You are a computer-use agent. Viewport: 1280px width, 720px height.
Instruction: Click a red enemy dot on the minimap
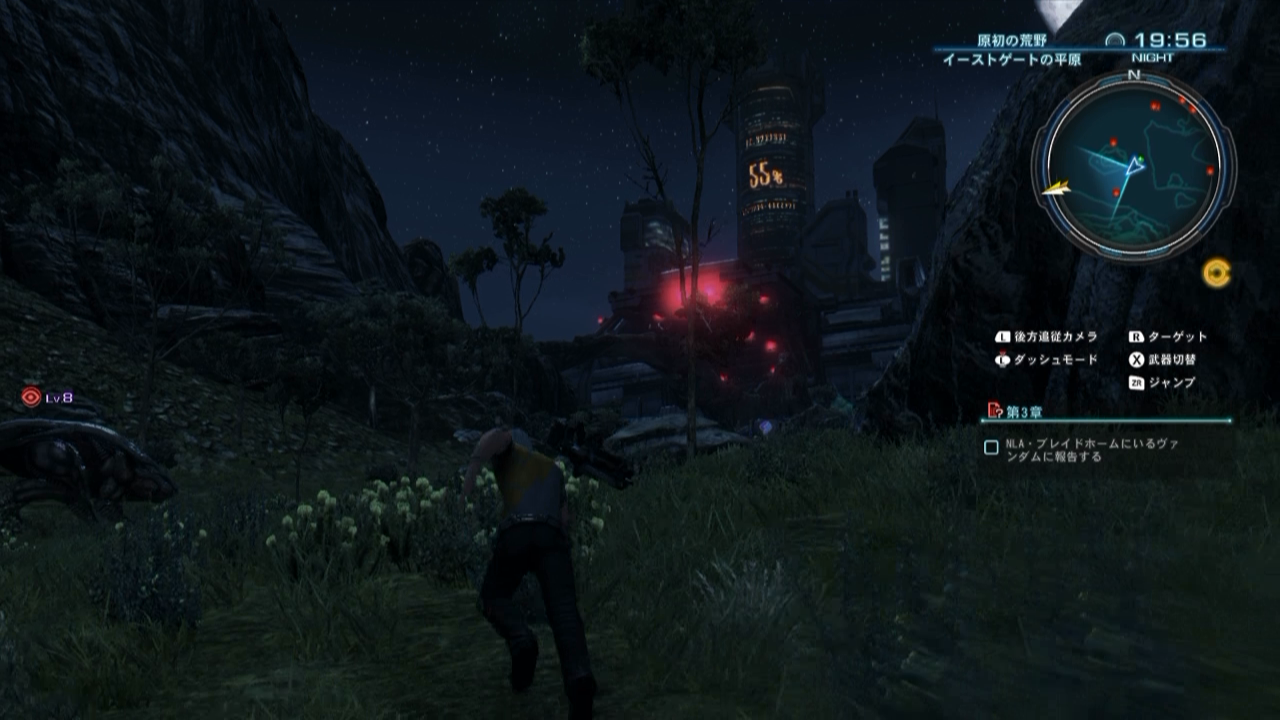[x=1154, y=106]
